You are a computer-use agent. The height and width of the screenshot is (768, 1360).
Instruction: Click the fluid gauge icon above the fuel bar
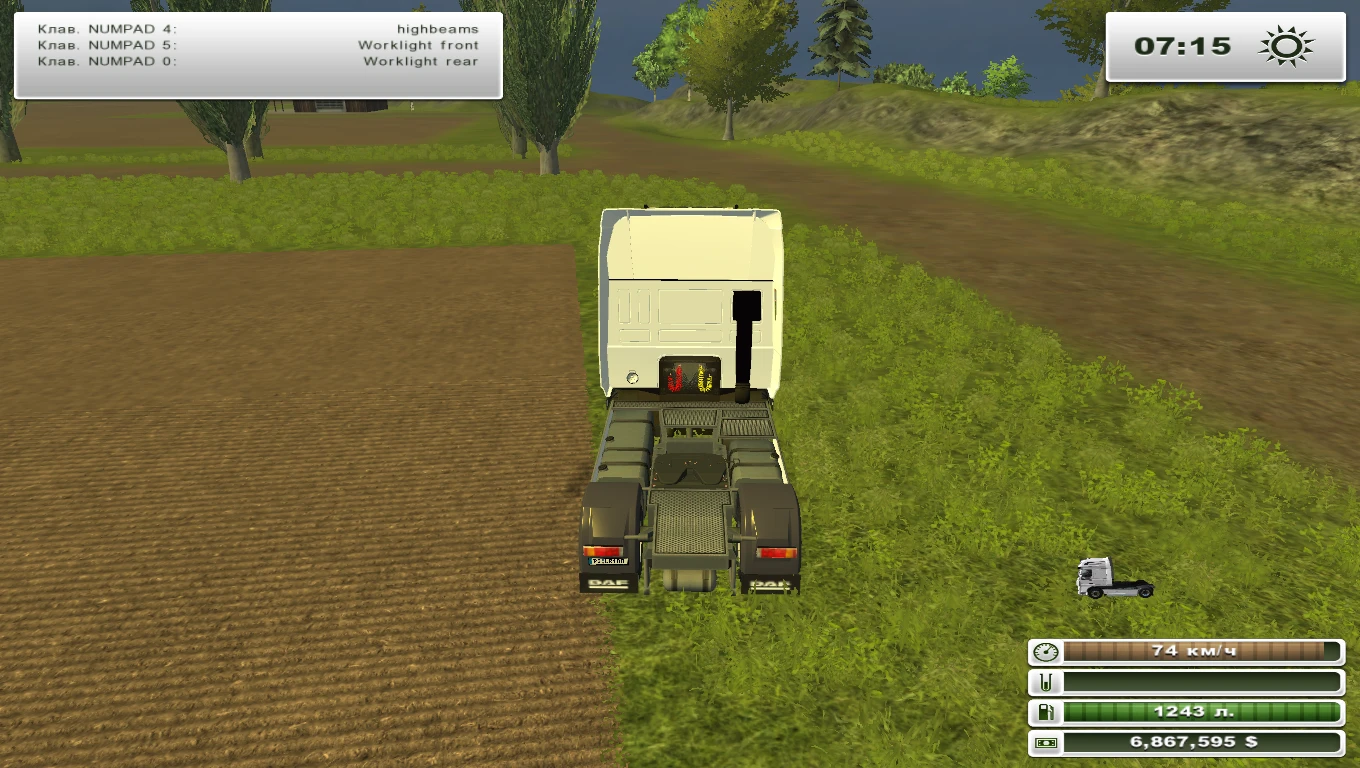1047,682
